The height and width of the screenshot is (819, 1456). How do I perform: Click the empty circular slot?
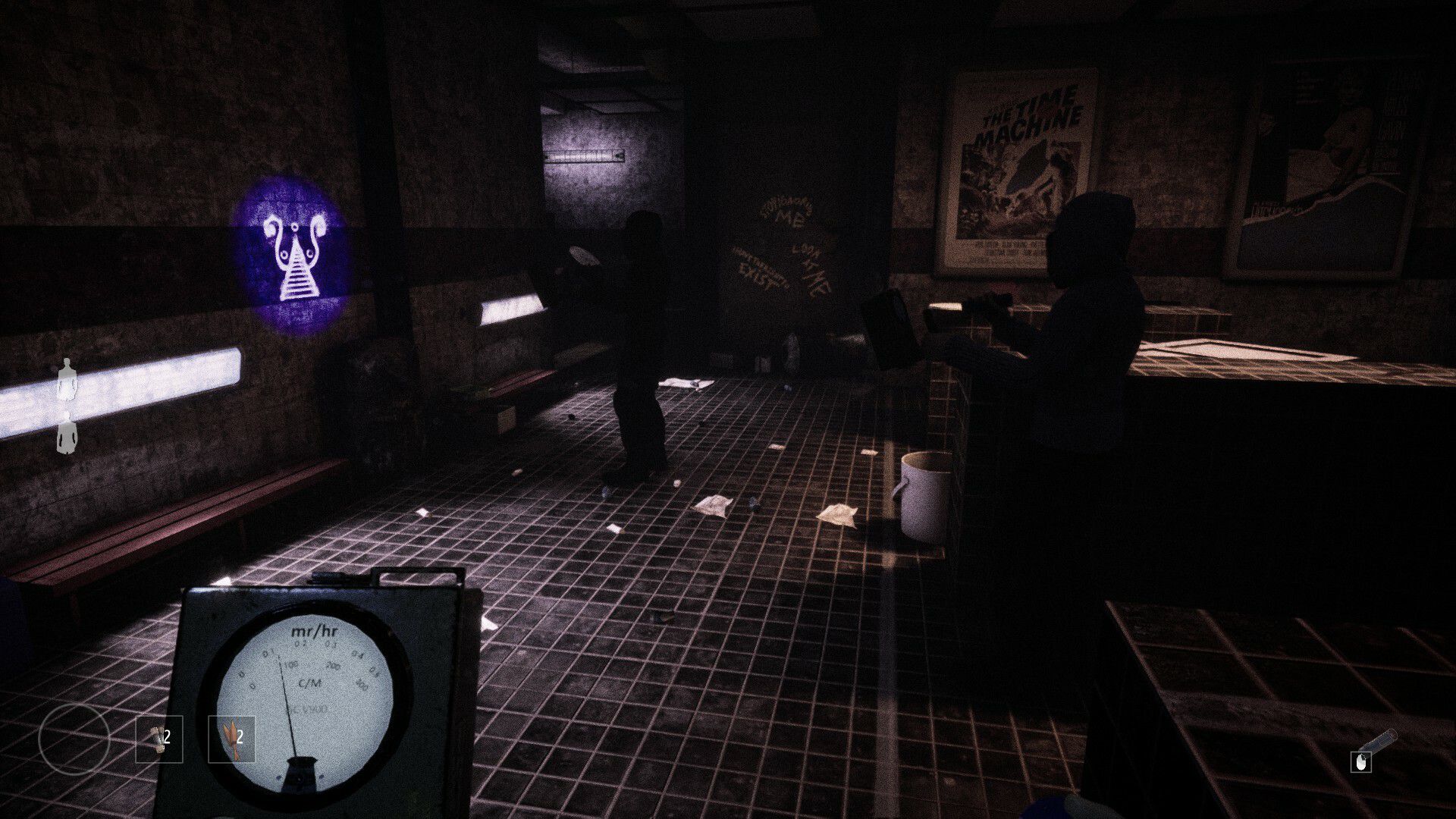tap(74, 739)
